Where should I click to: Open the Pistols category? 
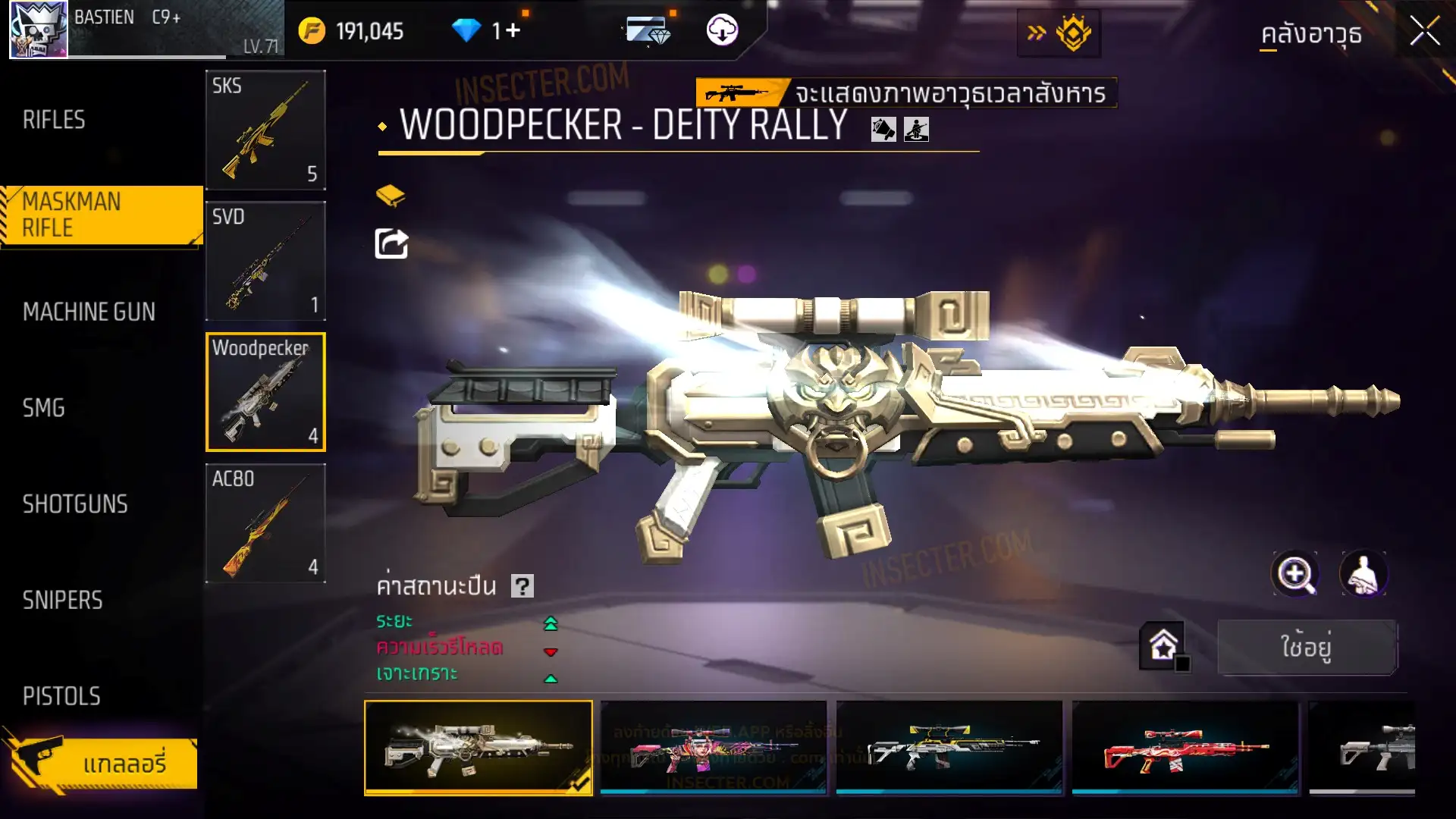[61, 696]
